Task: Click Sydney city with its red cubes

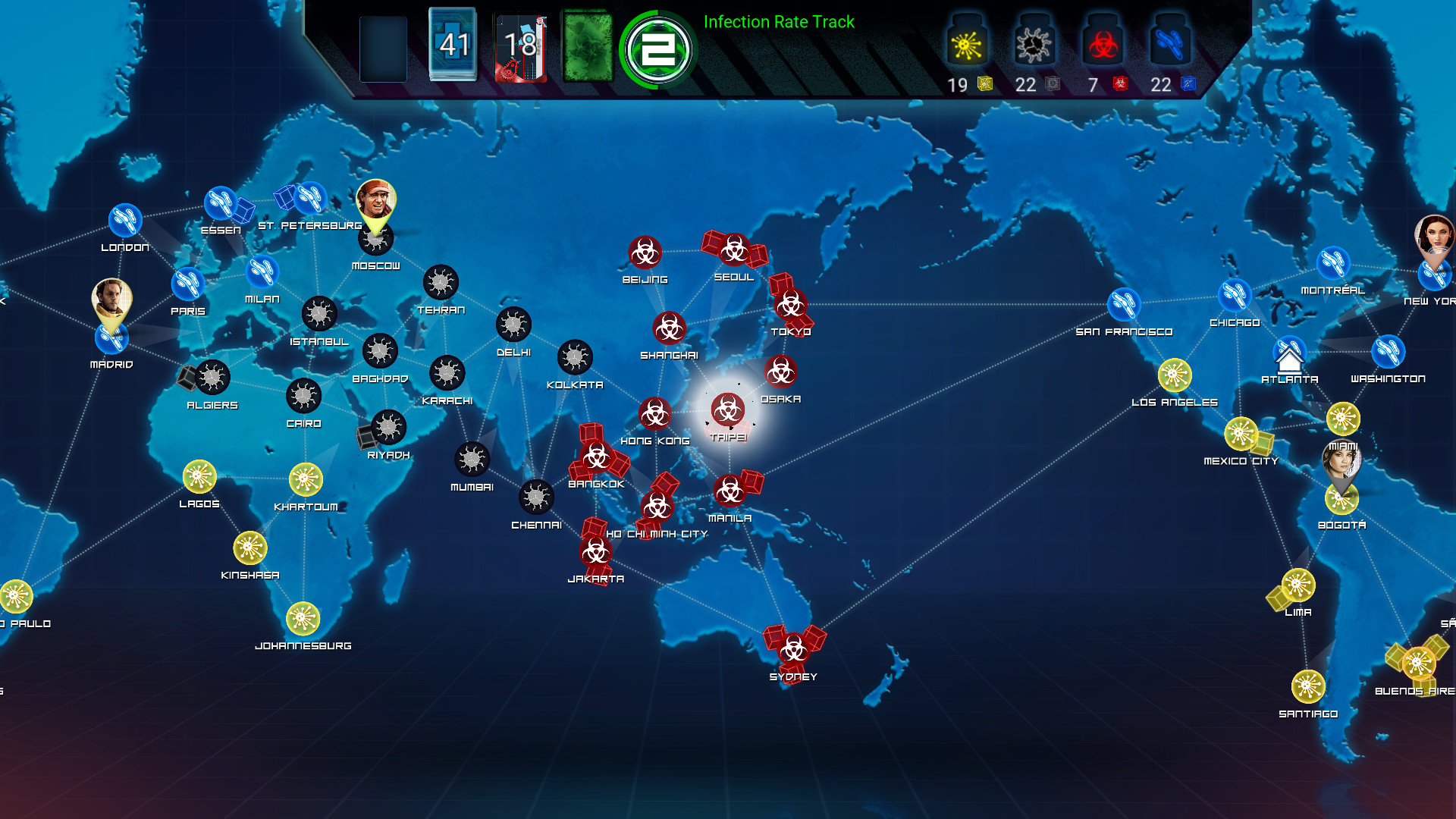Action: point(792,648)
